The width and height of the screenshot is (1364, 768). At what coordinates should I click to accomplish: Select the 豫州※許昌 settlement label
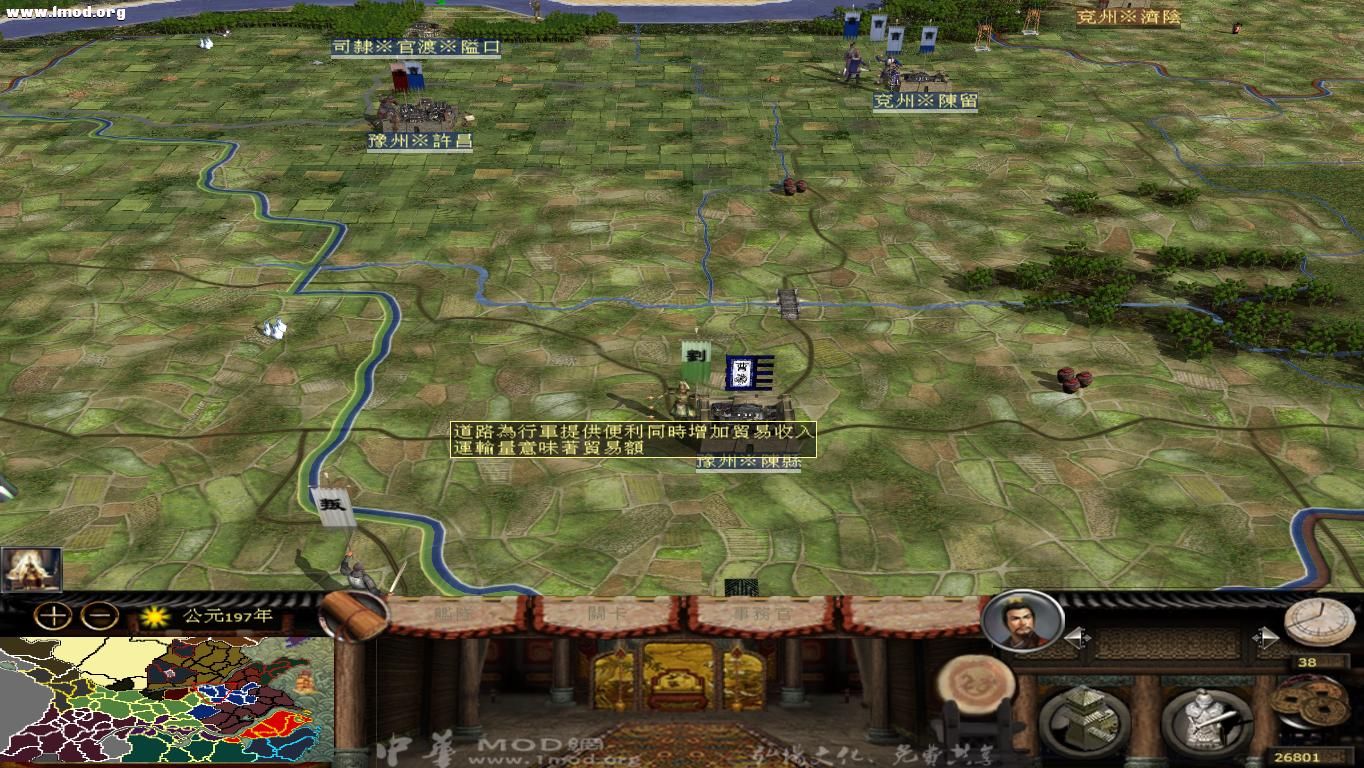(x=421, y=142)
